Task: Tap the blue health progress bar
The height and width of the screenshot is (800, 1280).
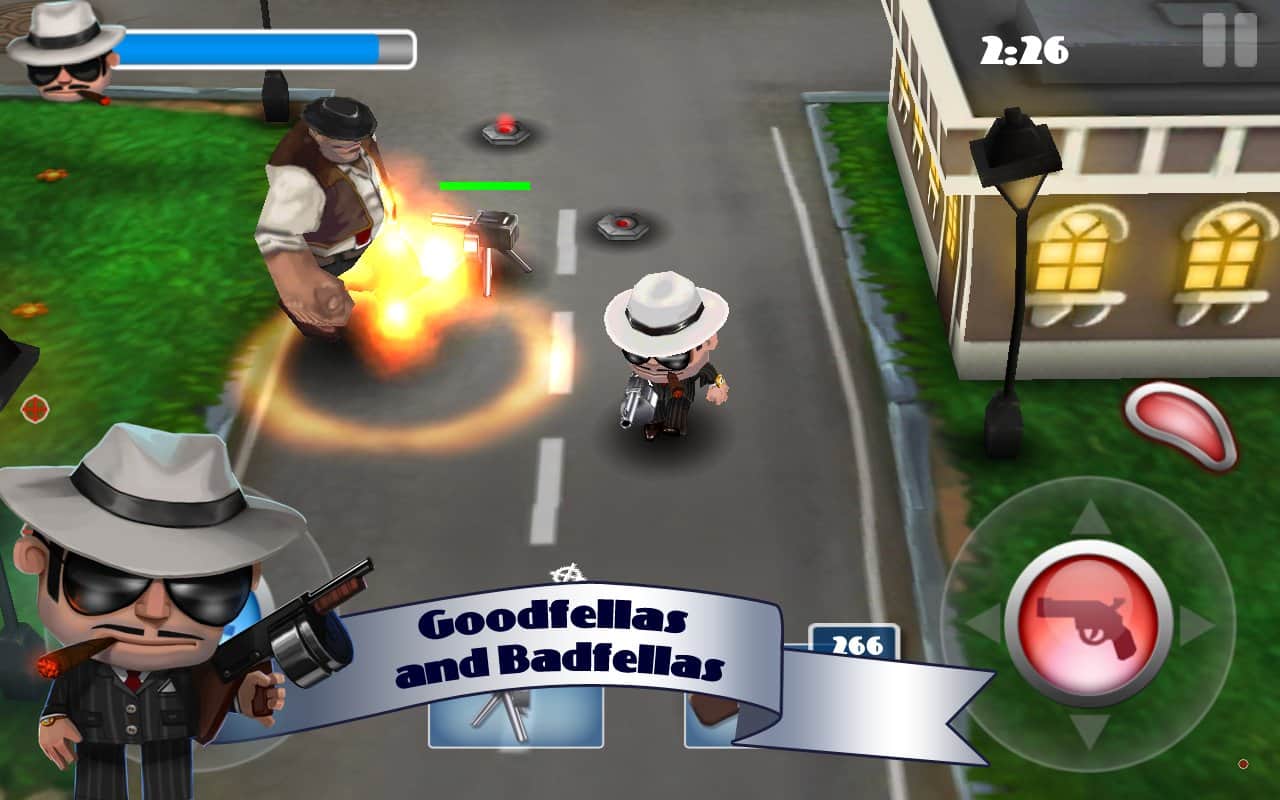Action: click(x=270, y=48)
